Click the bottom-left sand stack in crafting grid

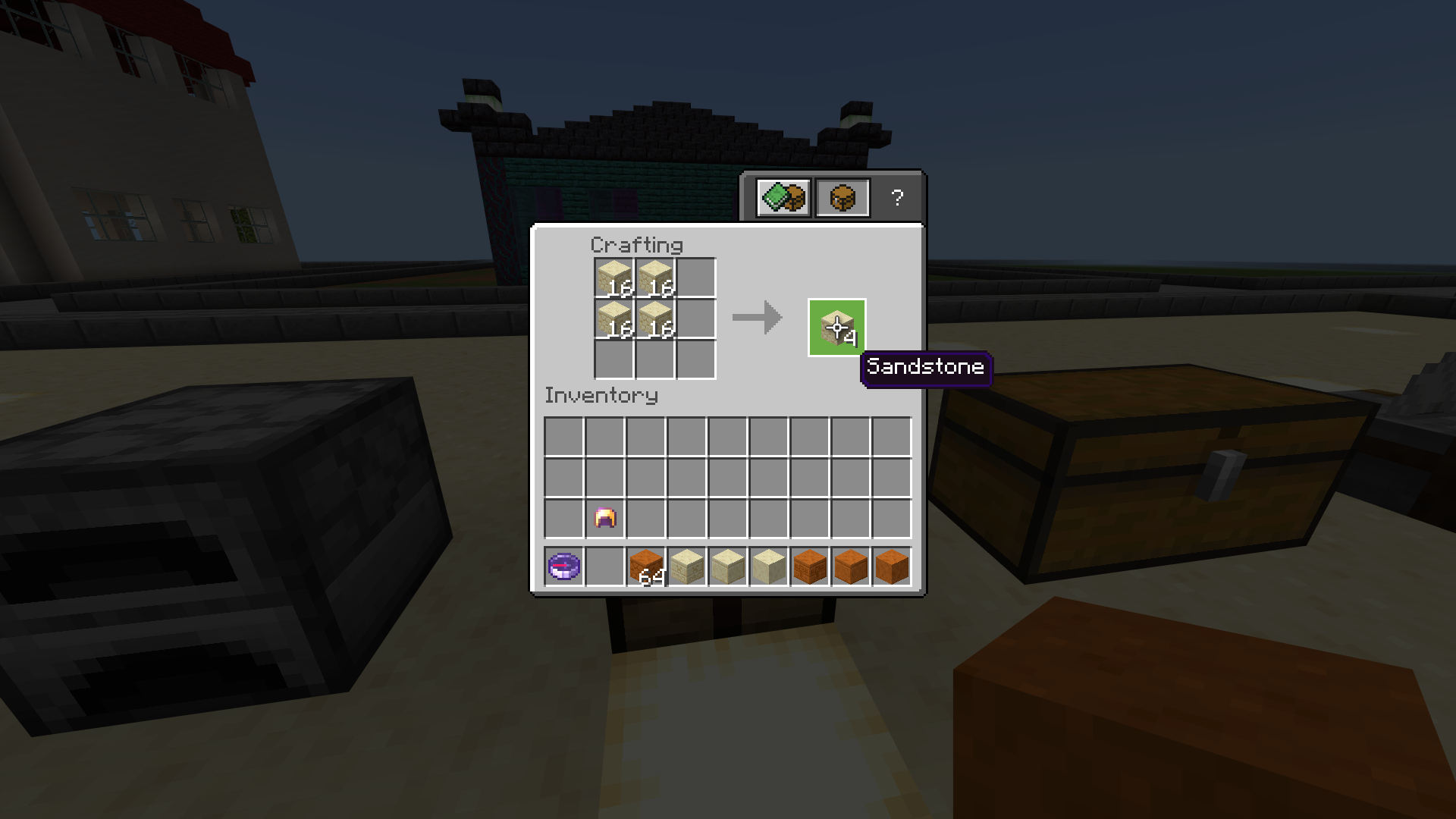pyautogui.click(x=614, y=318)
